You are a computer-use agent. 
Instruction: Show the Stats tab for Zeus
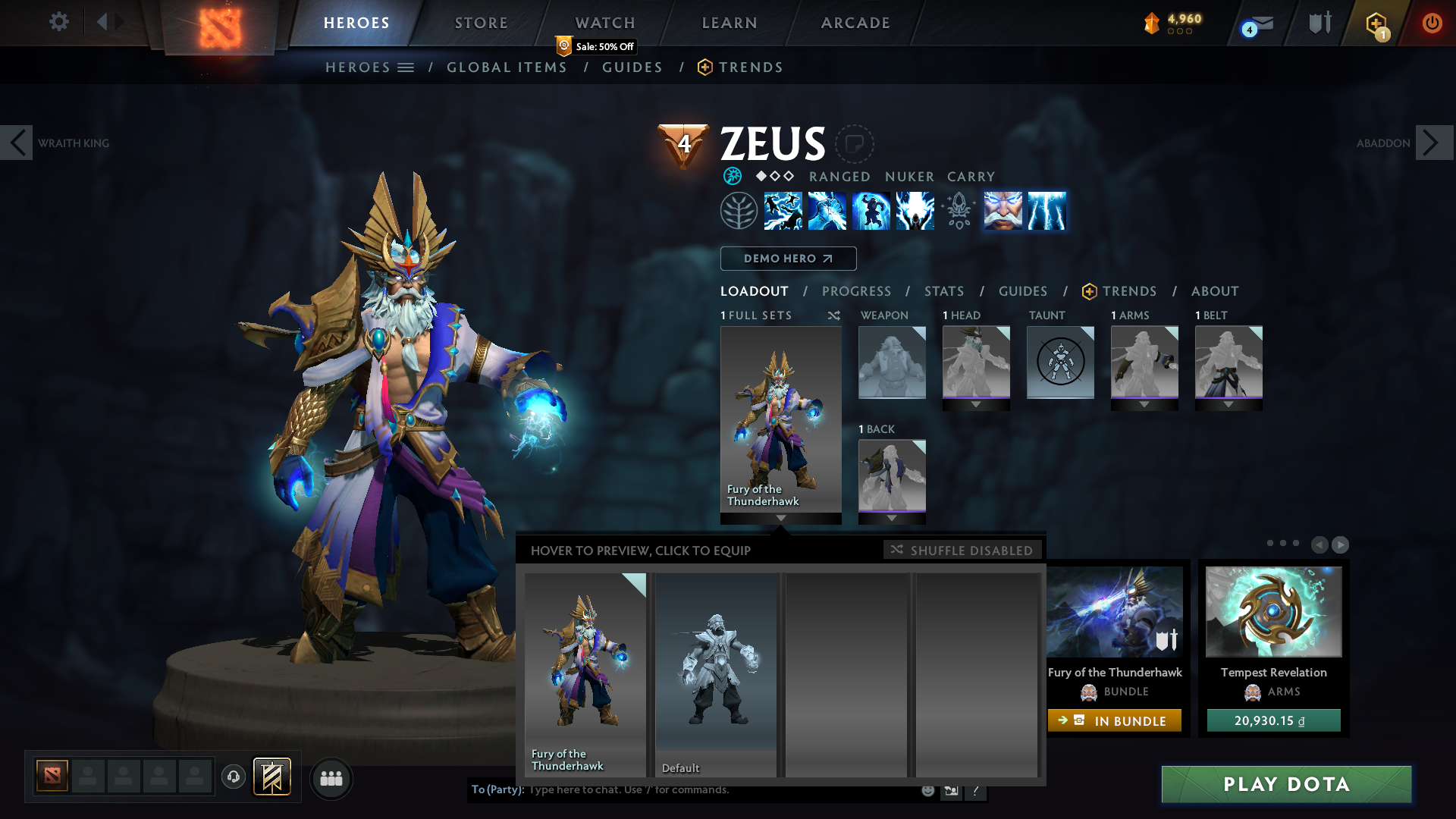pos(944,291)
